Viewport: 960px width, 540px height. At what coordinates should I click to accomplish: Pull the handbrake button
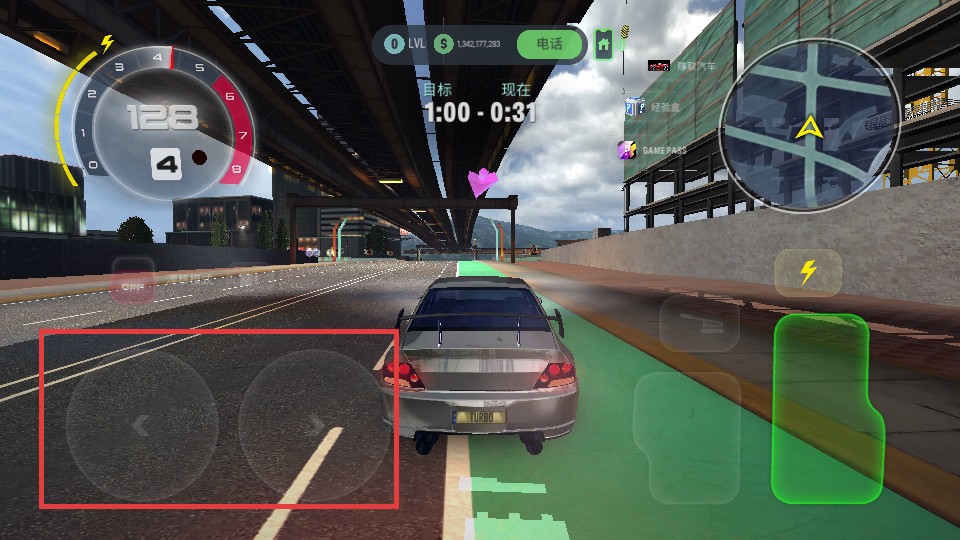(698, 322)
